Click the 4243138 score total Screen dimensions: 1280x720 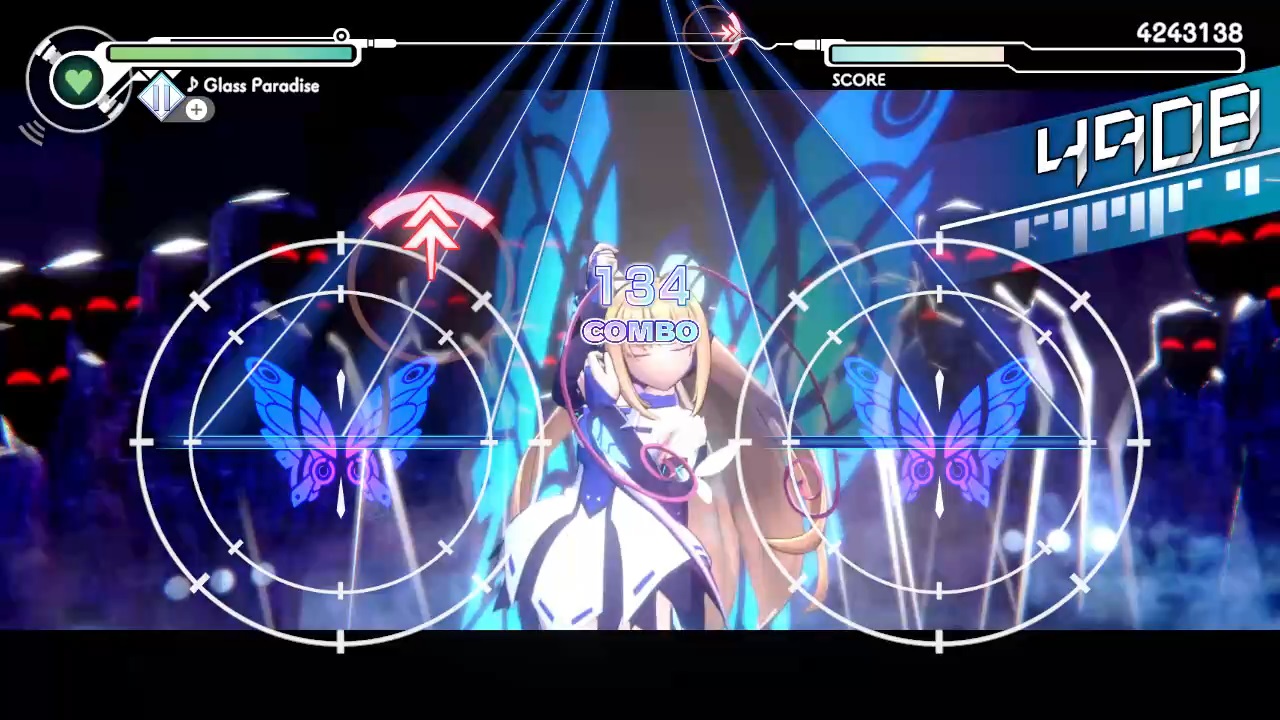tap(1188, 33)
